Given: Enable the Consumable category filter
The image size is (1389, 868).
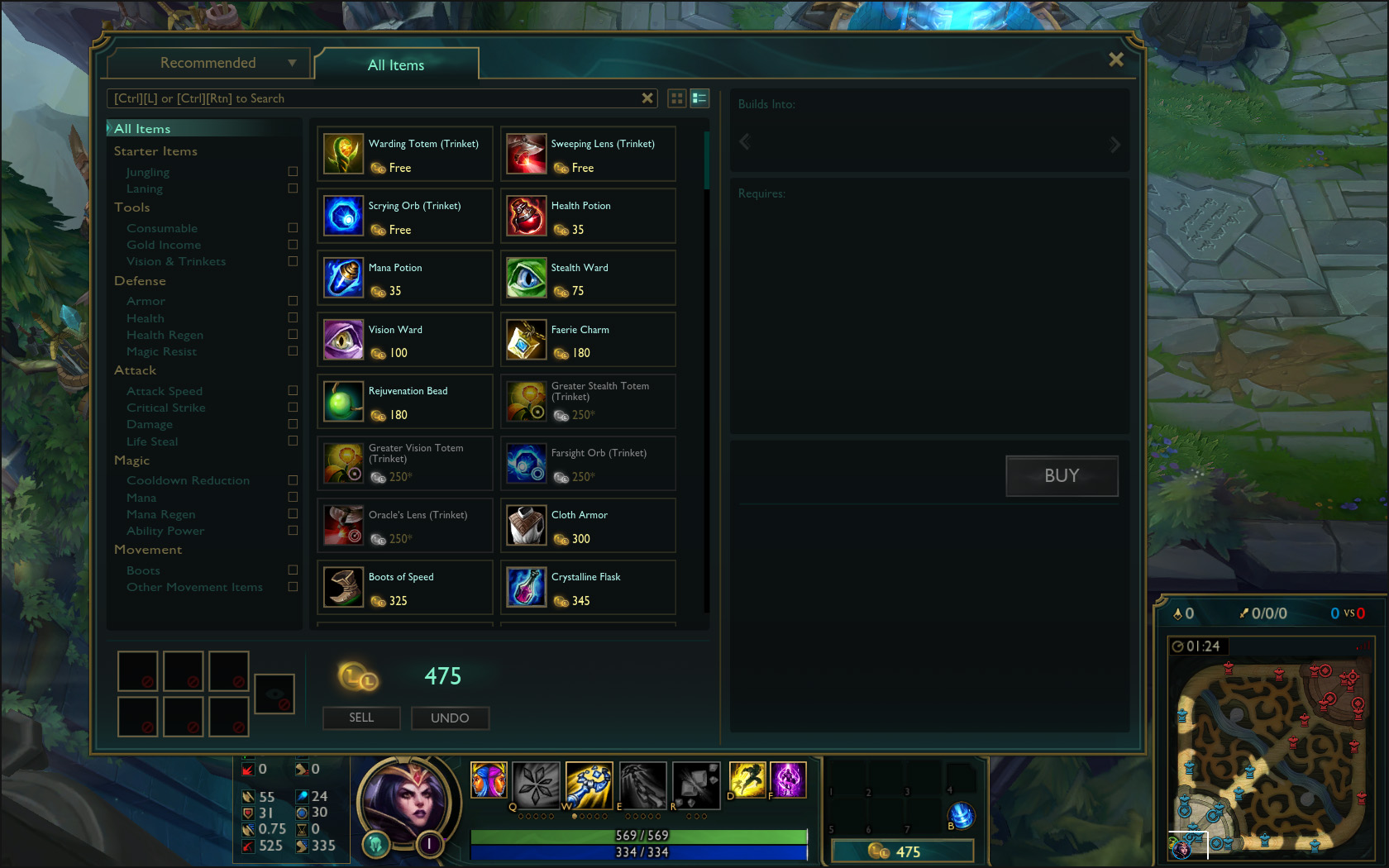Looking at the screenshot, I should click(293, 227).
